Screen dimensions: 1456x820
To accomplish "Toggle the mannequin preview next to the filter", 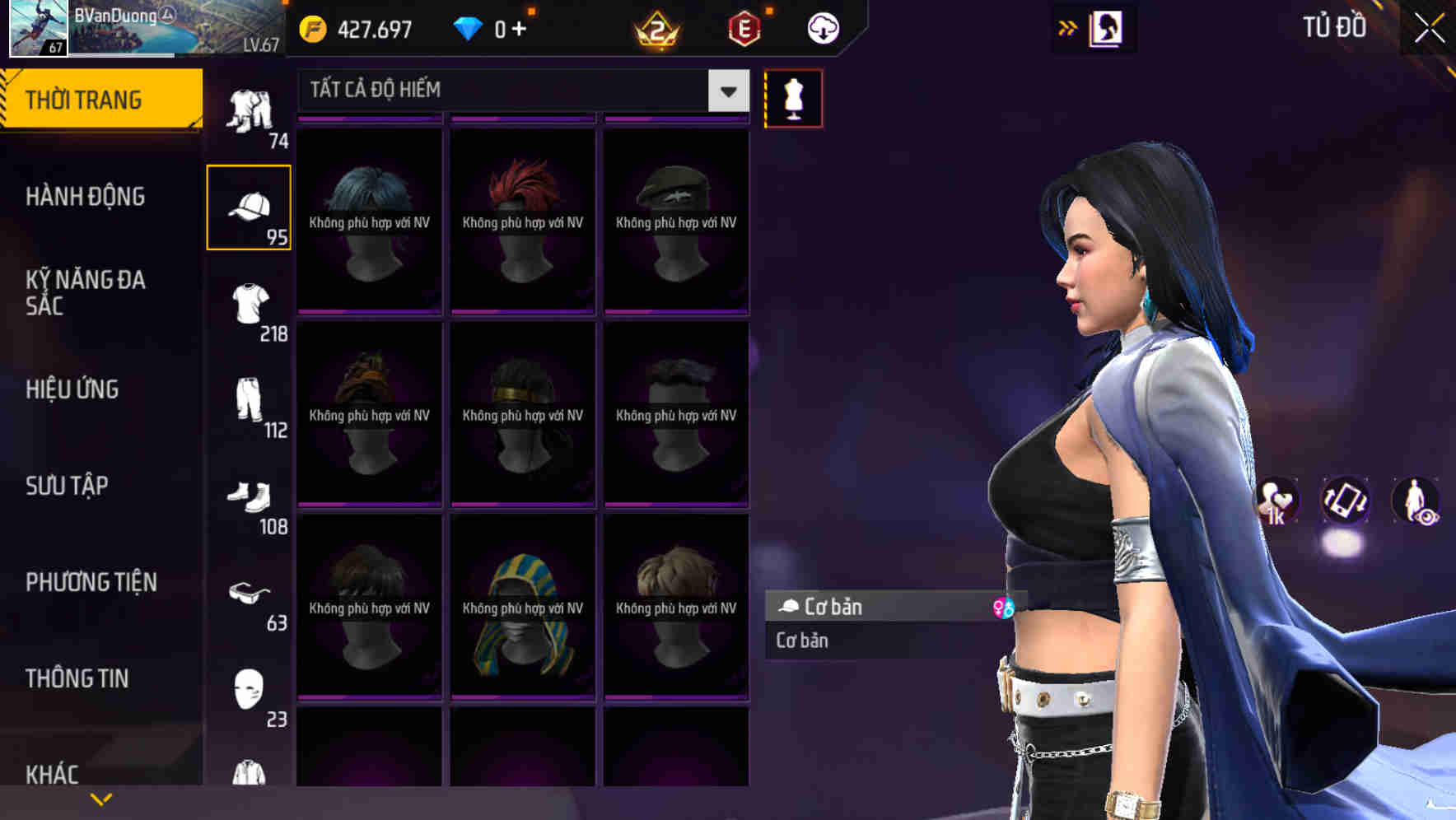I will tap(793, 97).
